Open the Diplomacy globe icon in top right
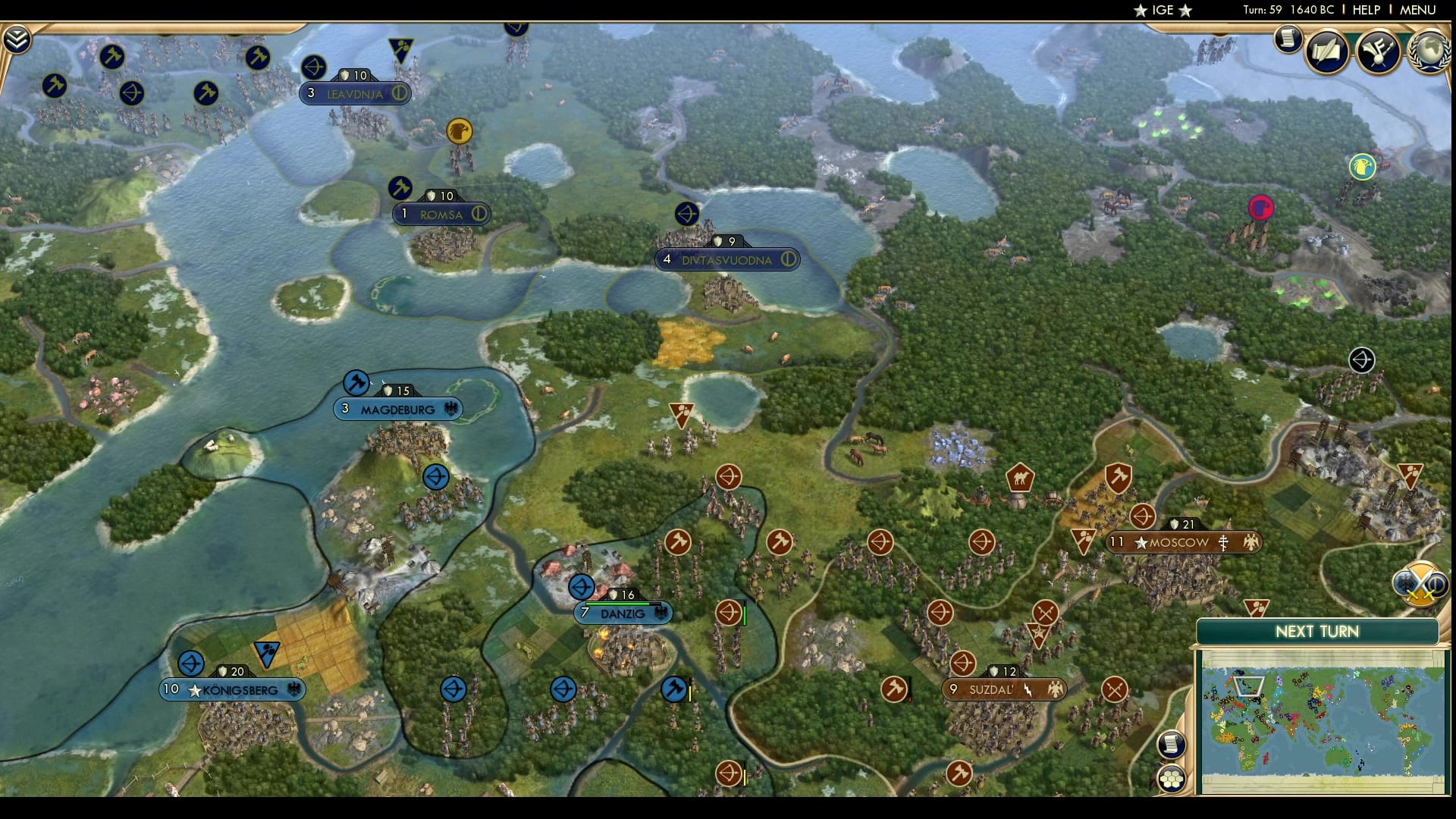This screenshot has width=1456, height=819. (1429, 52)
